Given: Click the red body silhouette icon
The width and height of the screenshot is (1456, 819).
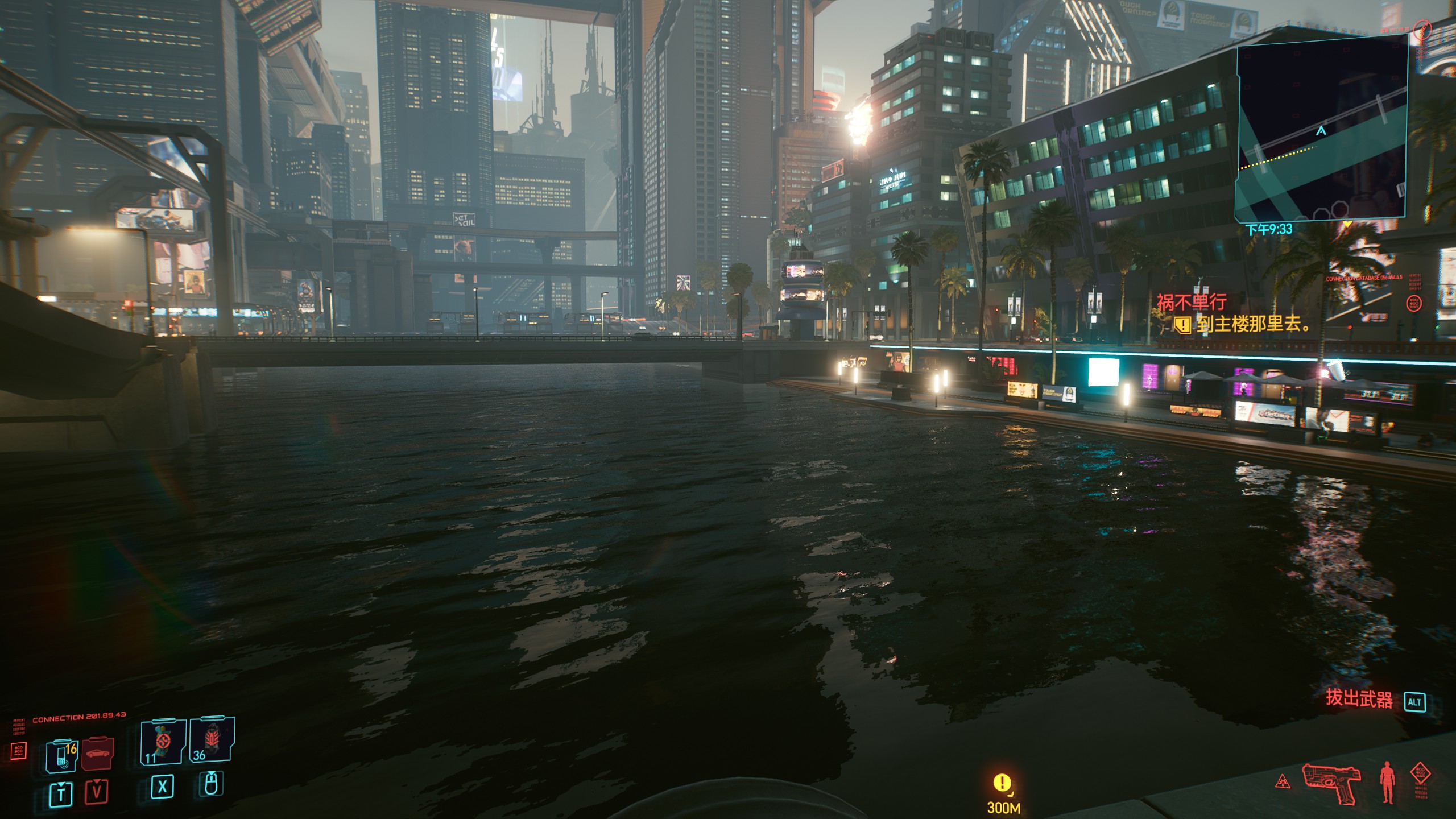Looking at the screenshot, I should 1387,783.
